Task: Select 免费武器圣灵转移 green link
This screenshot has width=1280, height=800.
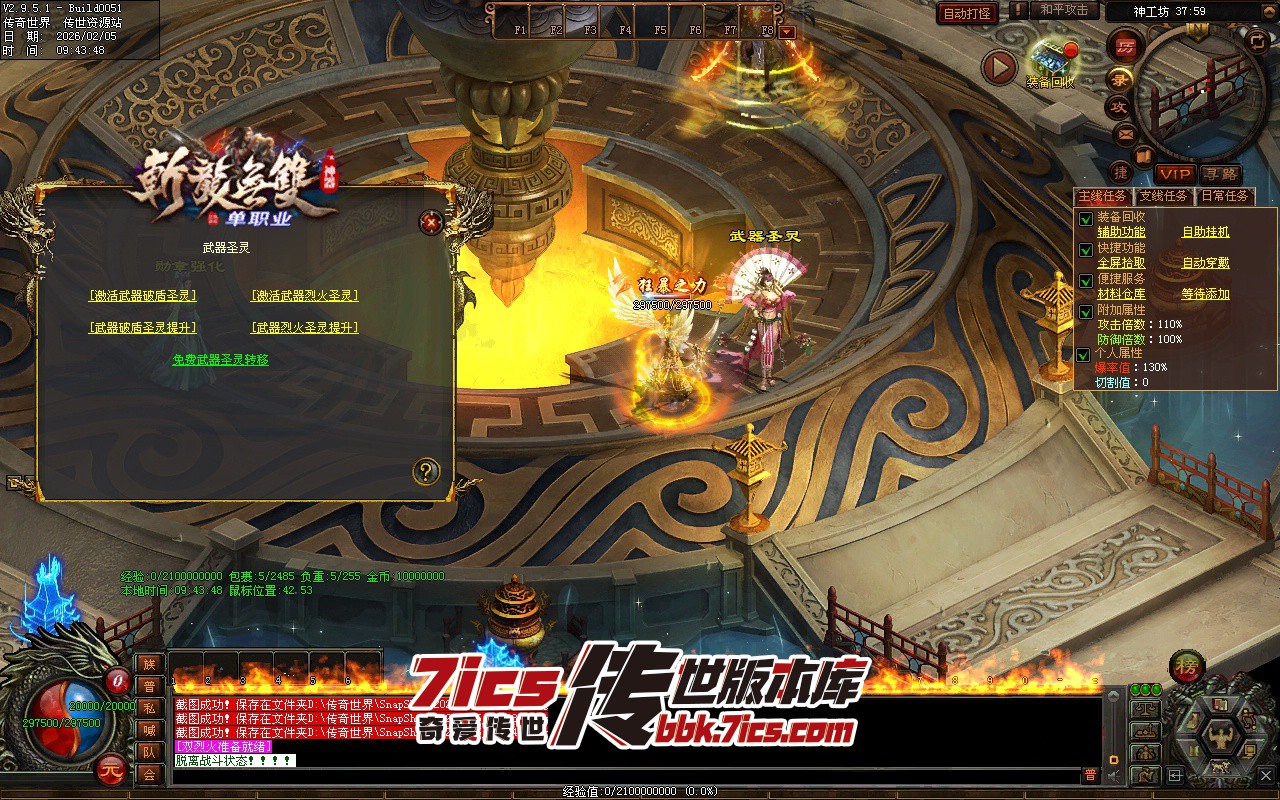Action: (x=220, y=360)
